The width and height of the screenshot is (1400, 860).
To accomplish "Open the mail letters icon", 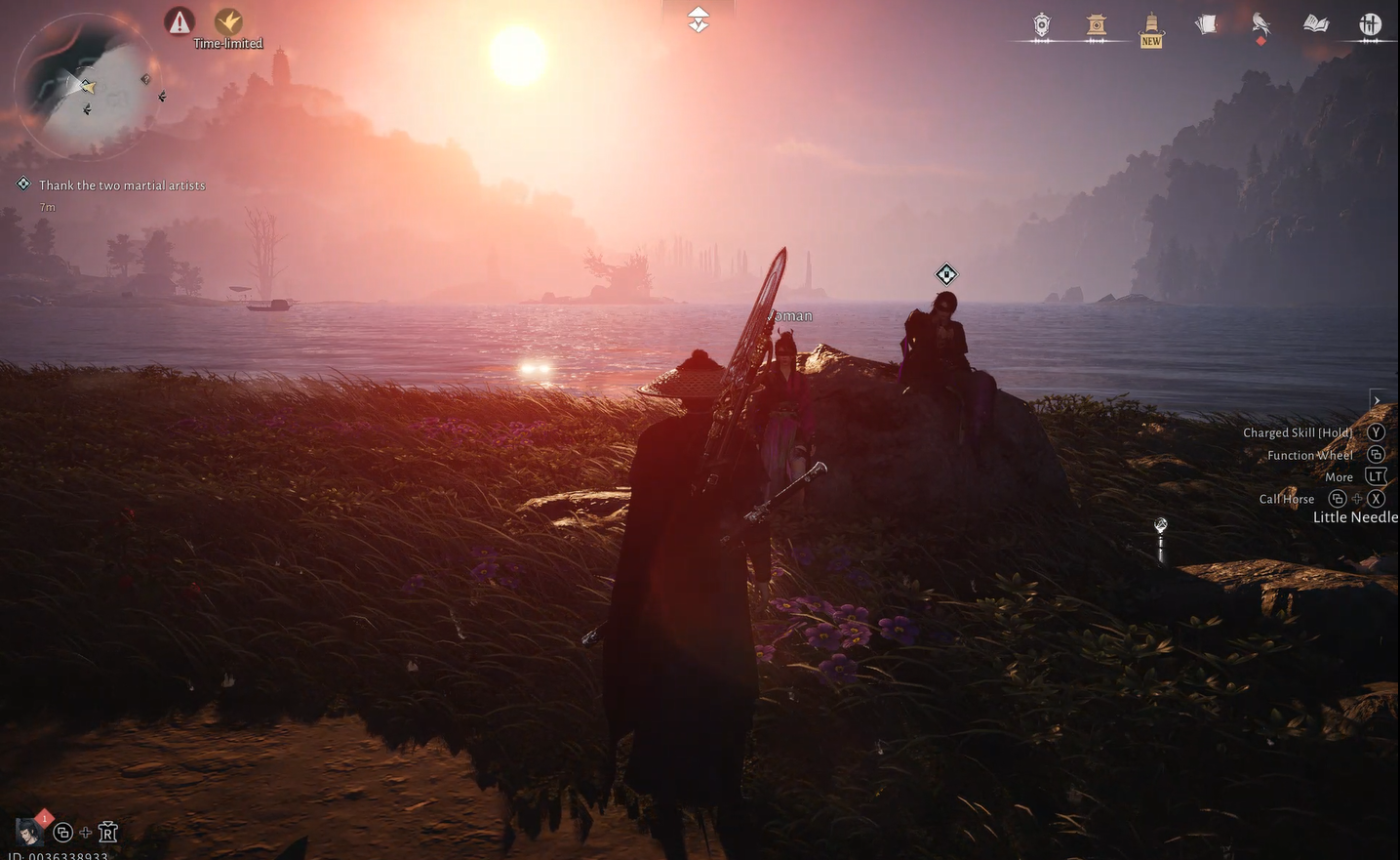I will pyautogui.click(x=1205, y=23).
